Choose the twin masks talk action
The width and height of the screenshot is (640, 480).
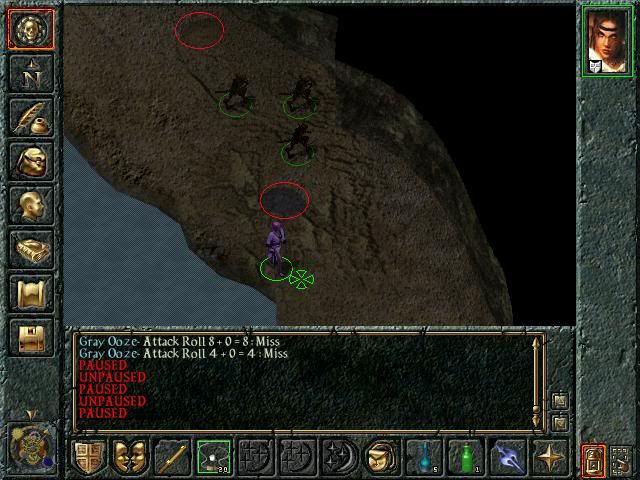[x=129, y=458]
